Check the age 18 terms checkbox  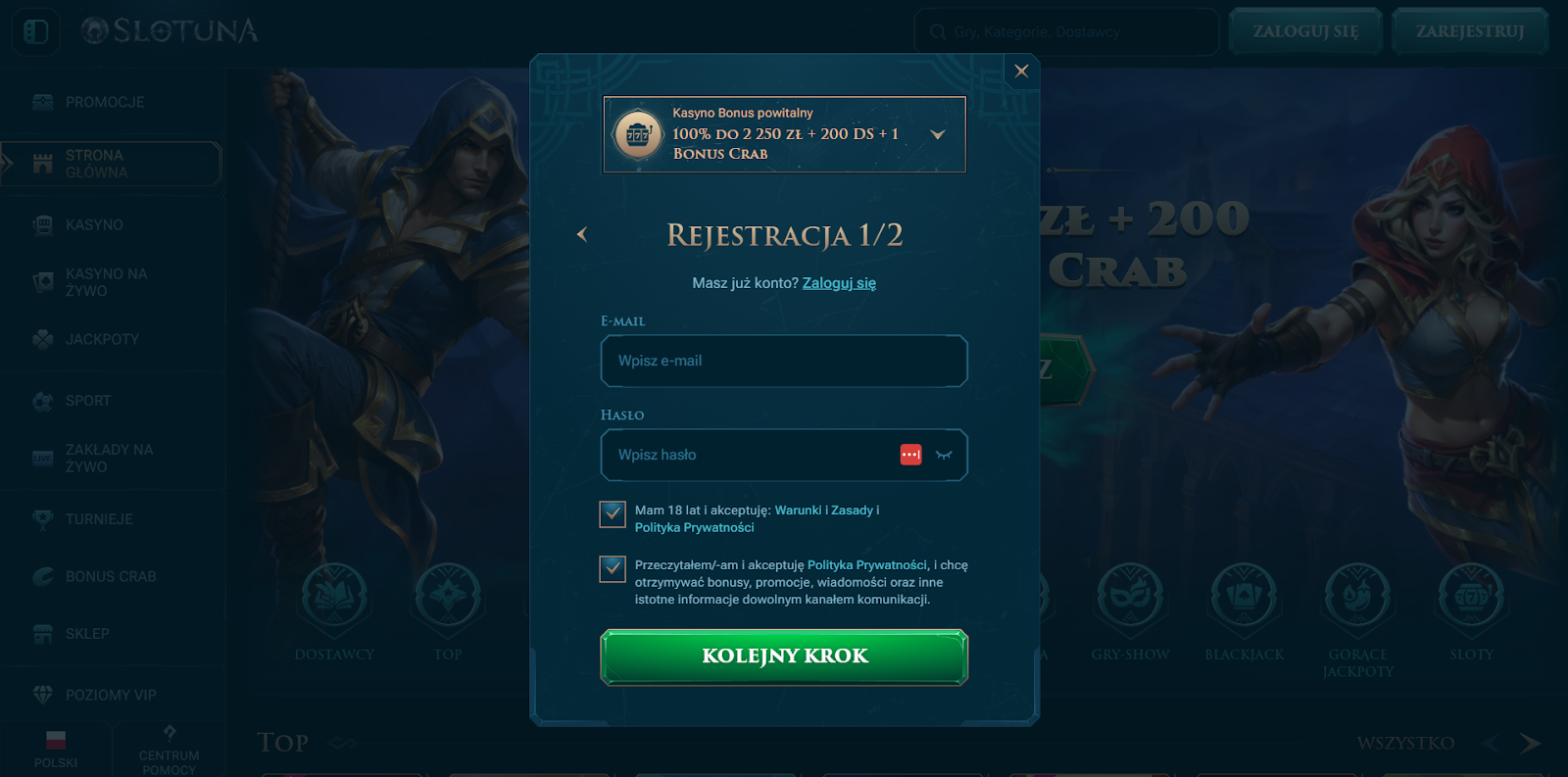click(612, 512)
